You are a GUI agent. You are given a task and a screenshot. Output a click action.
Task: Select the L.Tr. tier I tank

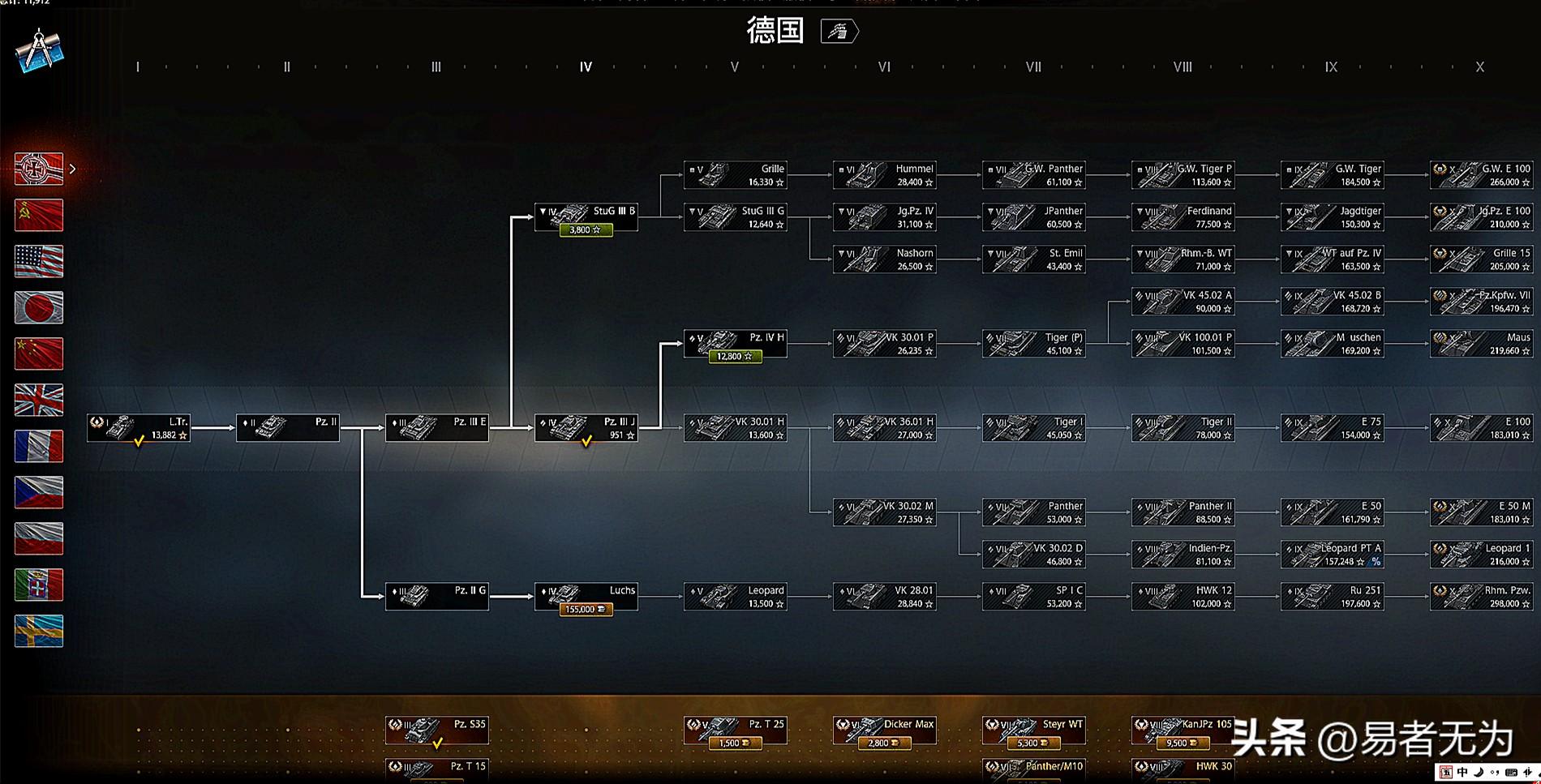139,428
